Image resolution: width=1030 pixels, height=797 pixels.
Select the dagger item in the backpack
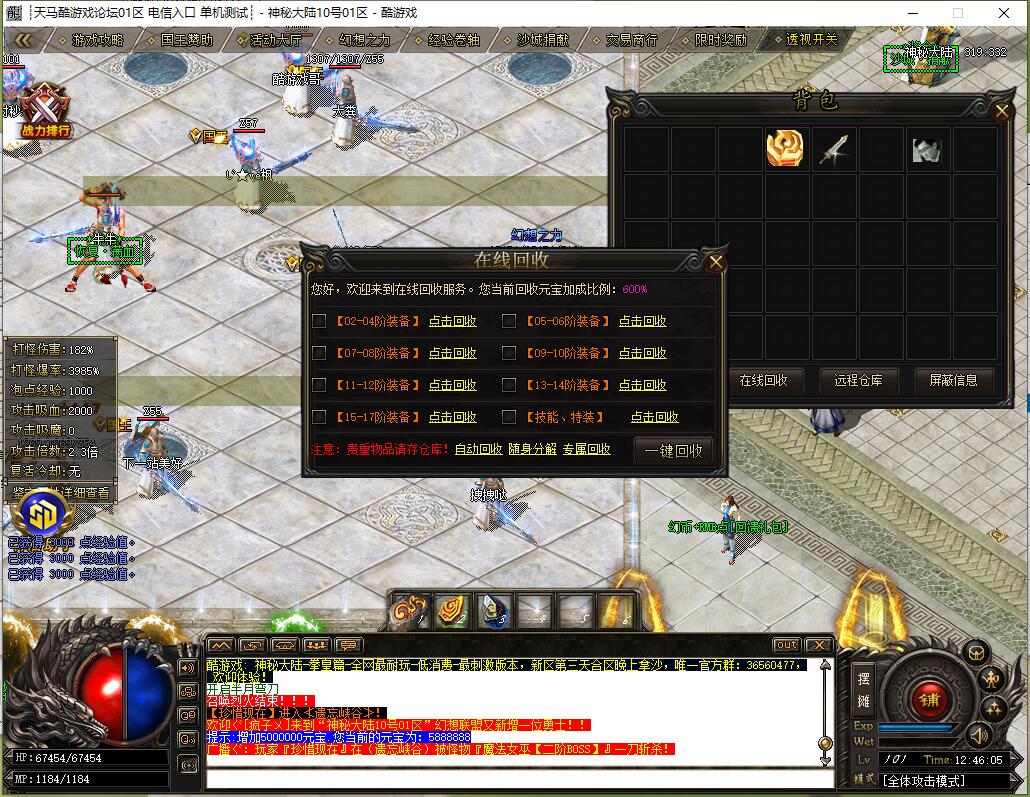tap(833, 149)
